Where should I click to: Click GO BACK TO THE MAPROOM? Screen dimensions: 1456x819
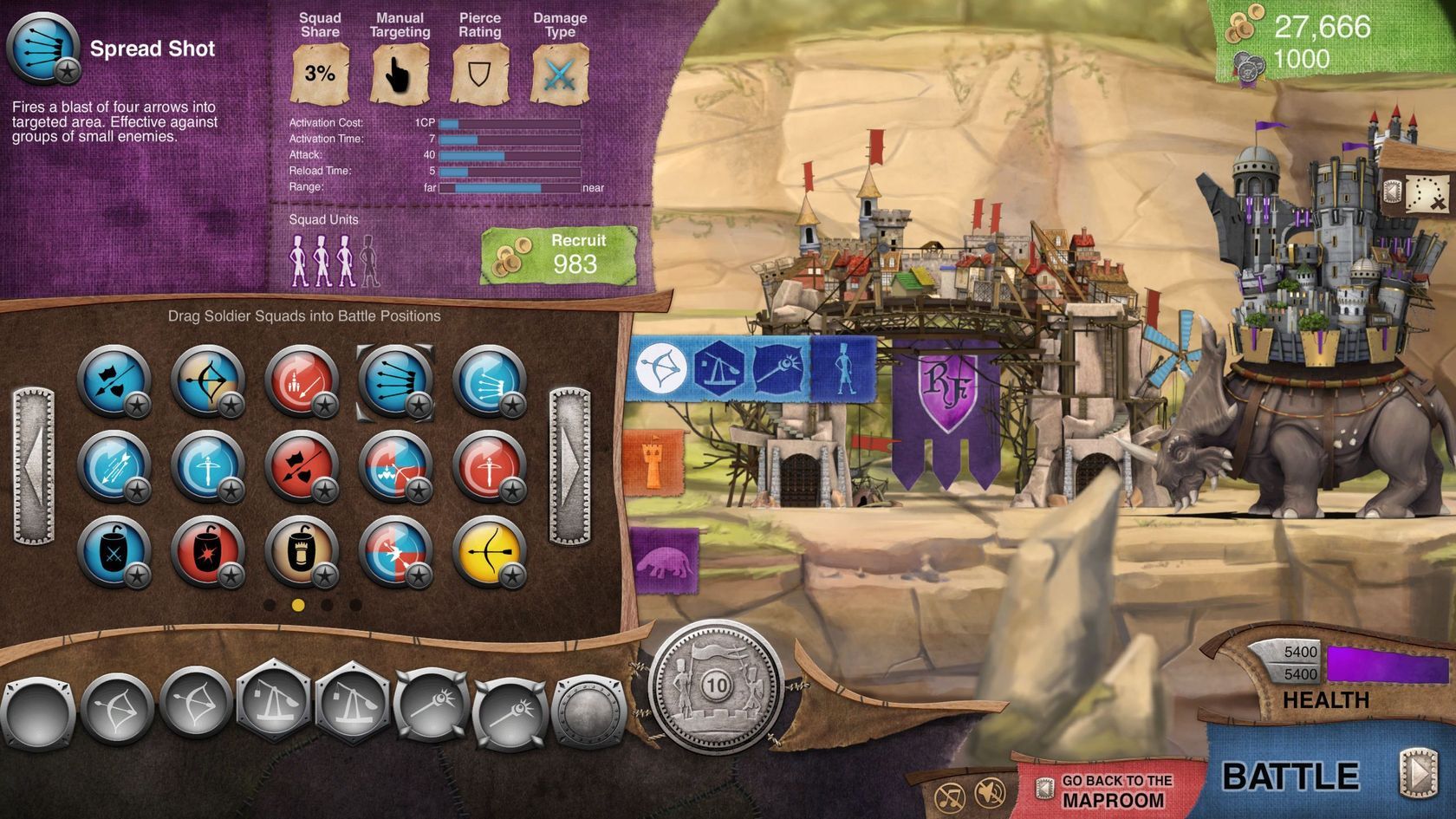(x=1114, y=789)
